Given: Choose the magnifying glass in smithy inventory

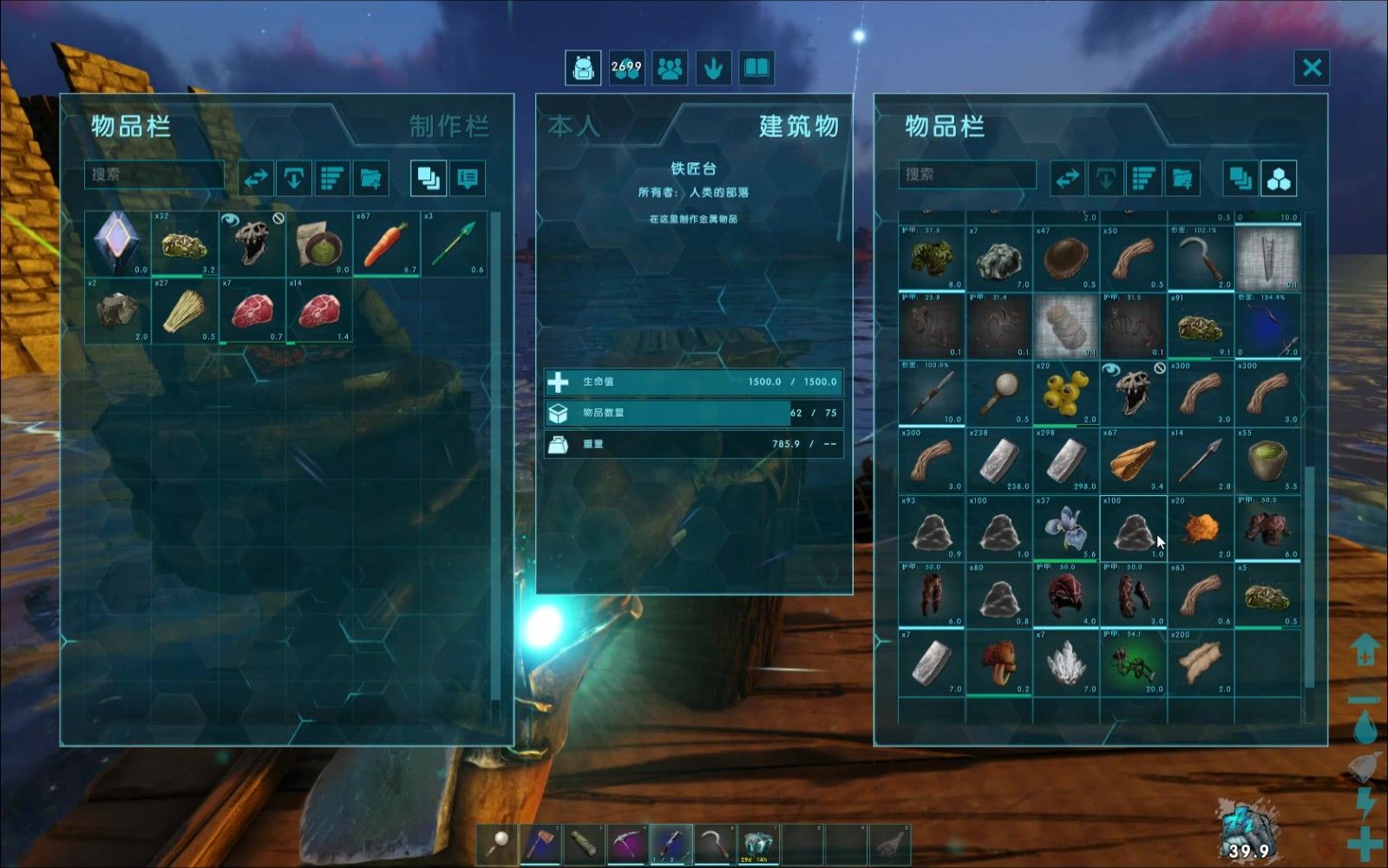Looking at the screenshot, I should pyautogui.click(x=998, y=394).
